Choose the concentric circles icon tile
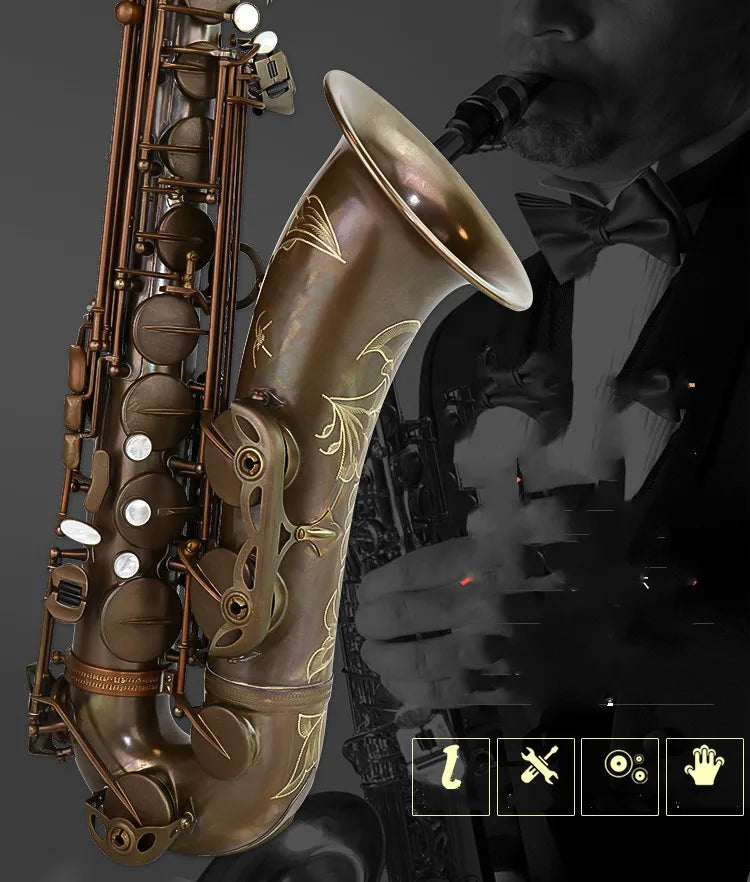The width and height of the screenshot is (750, 882). point(620,777)
